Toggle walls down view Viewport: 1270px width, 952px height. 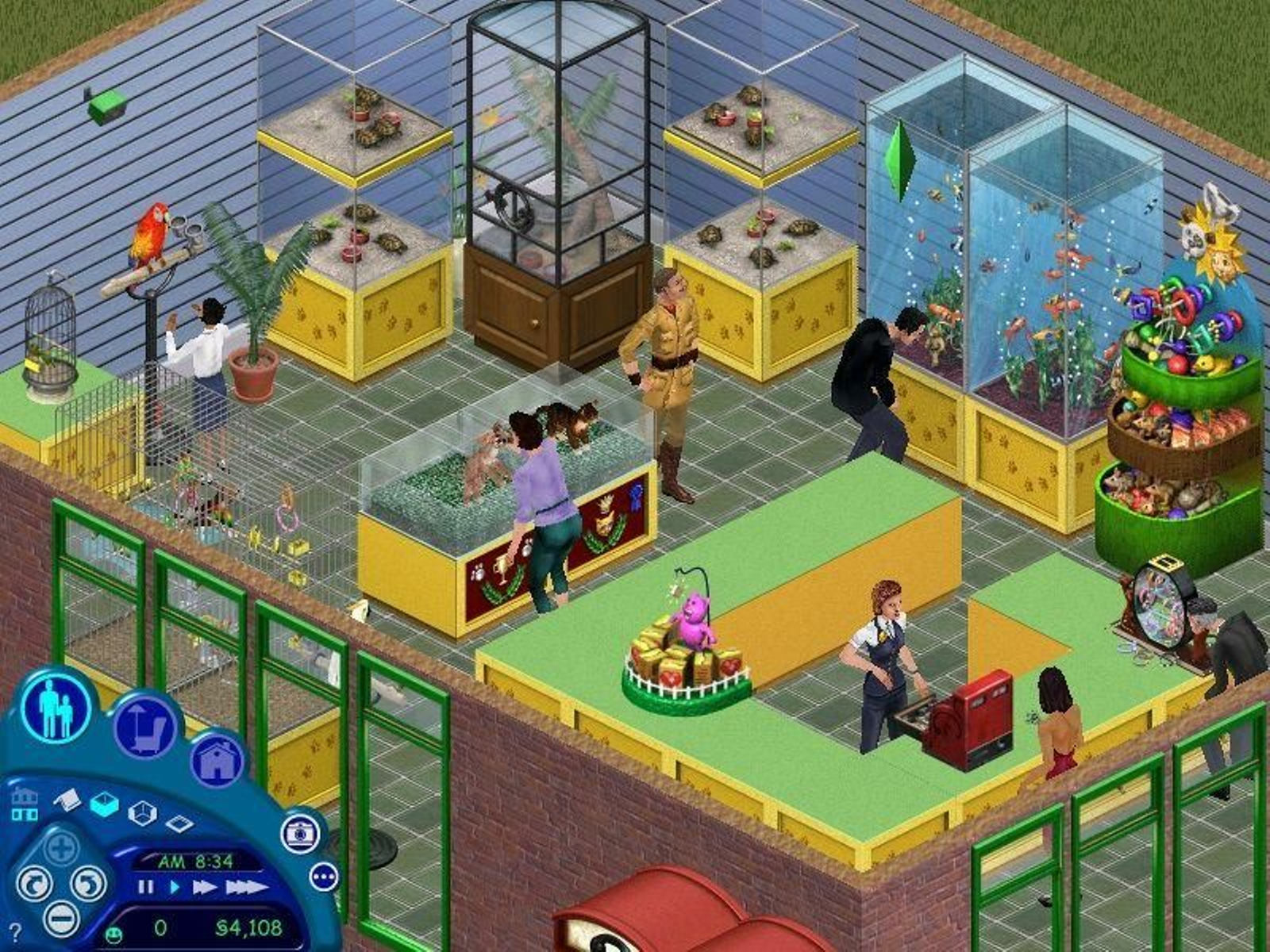point(180,823)
